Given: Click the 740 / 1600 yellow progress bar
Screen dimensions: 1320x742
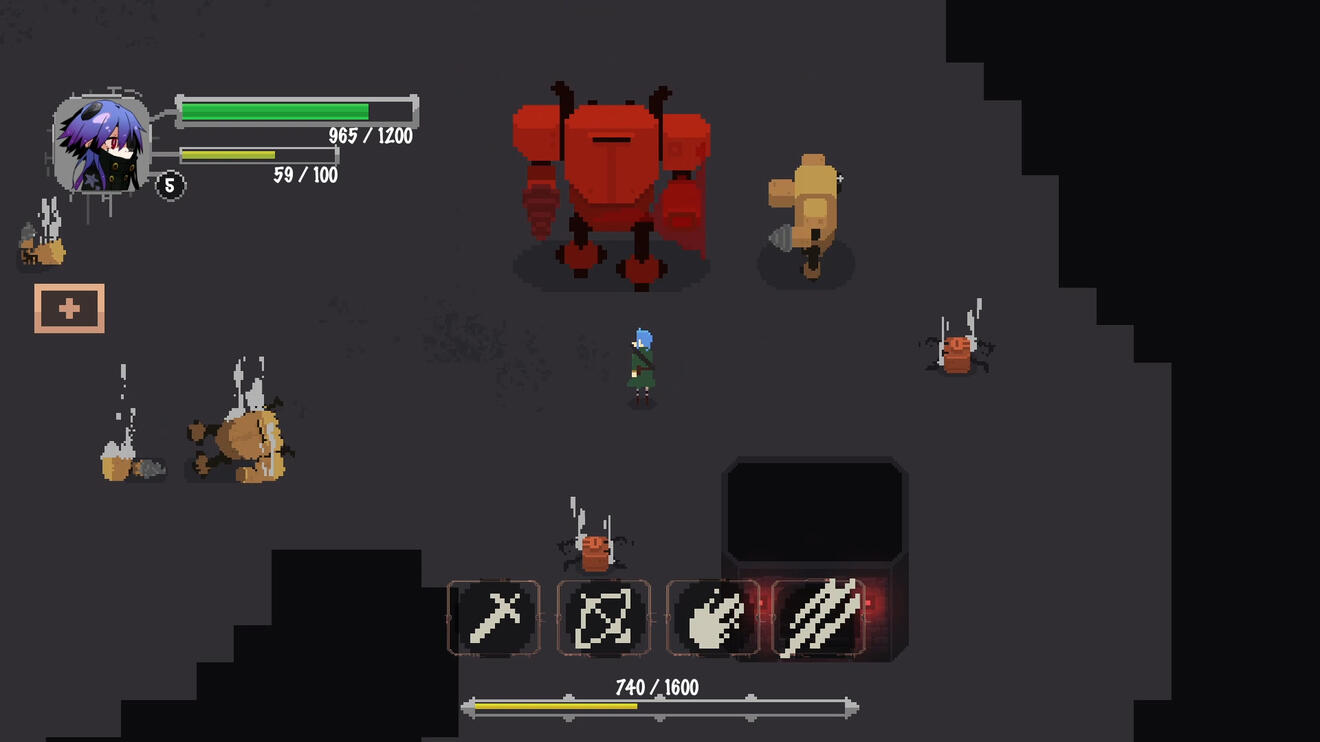Looking at the screenshot, I should point(659,706).
